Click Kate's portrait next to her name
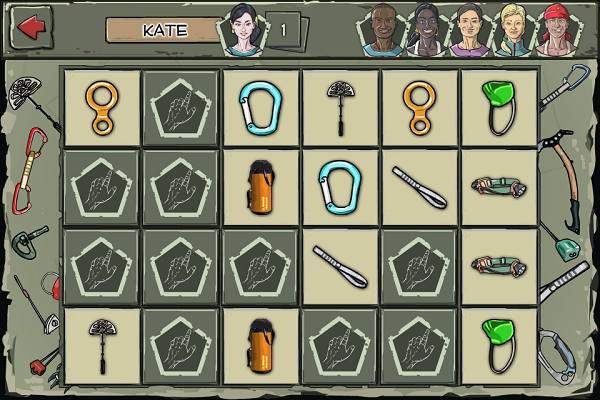 click(x=242, y=30)
